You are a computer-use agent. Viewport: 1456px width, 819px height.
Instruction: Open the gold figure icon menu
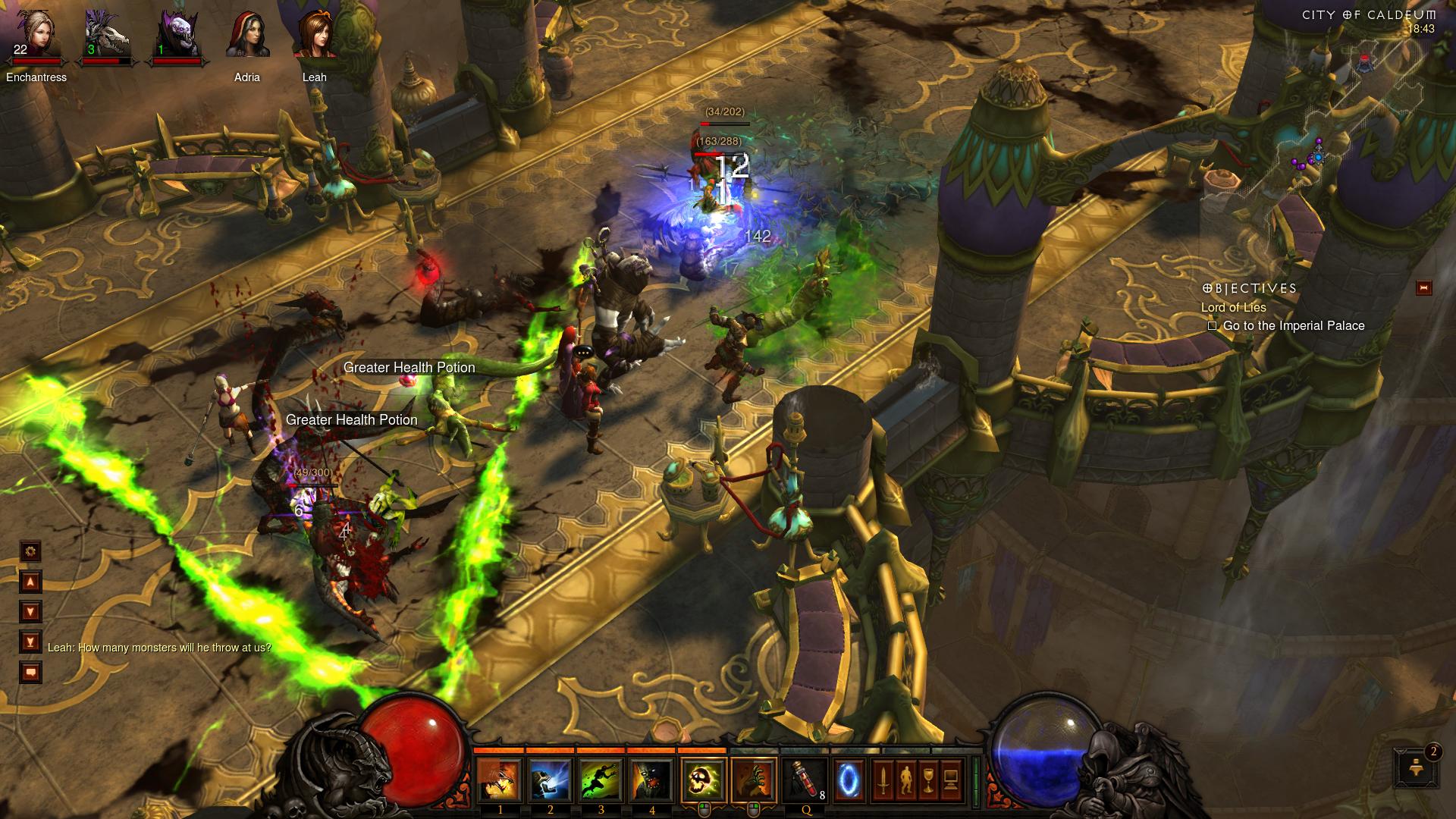click(905, 780)
